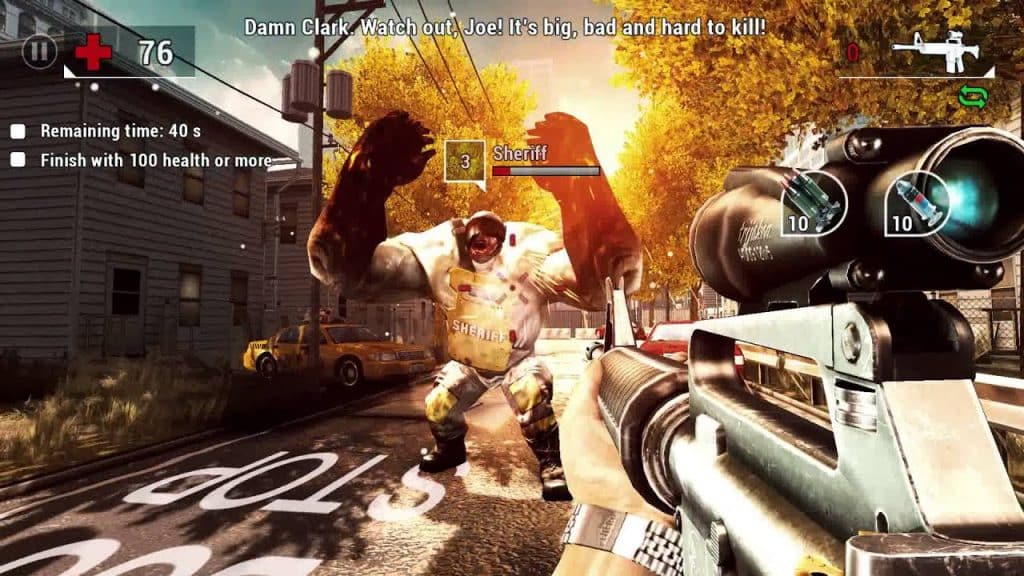Image resolution: width=1024 pixels, height=576 pixels.
Task: Use the red and blue syringe booster
Action: (x=918, y=202)
